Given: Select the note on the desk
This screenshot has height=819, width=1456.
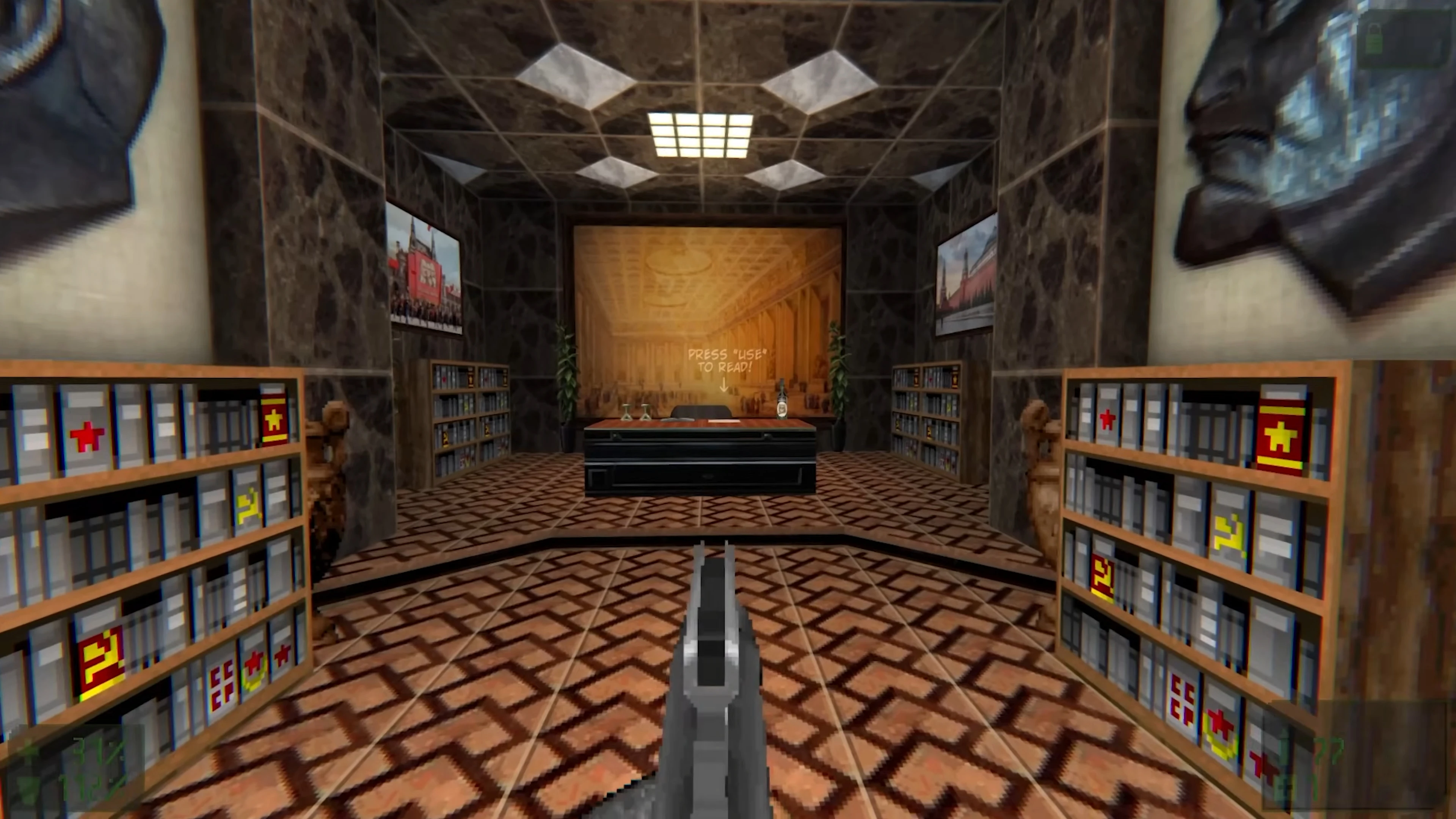Looking at the screenshot, I should [x=724, y=422].
